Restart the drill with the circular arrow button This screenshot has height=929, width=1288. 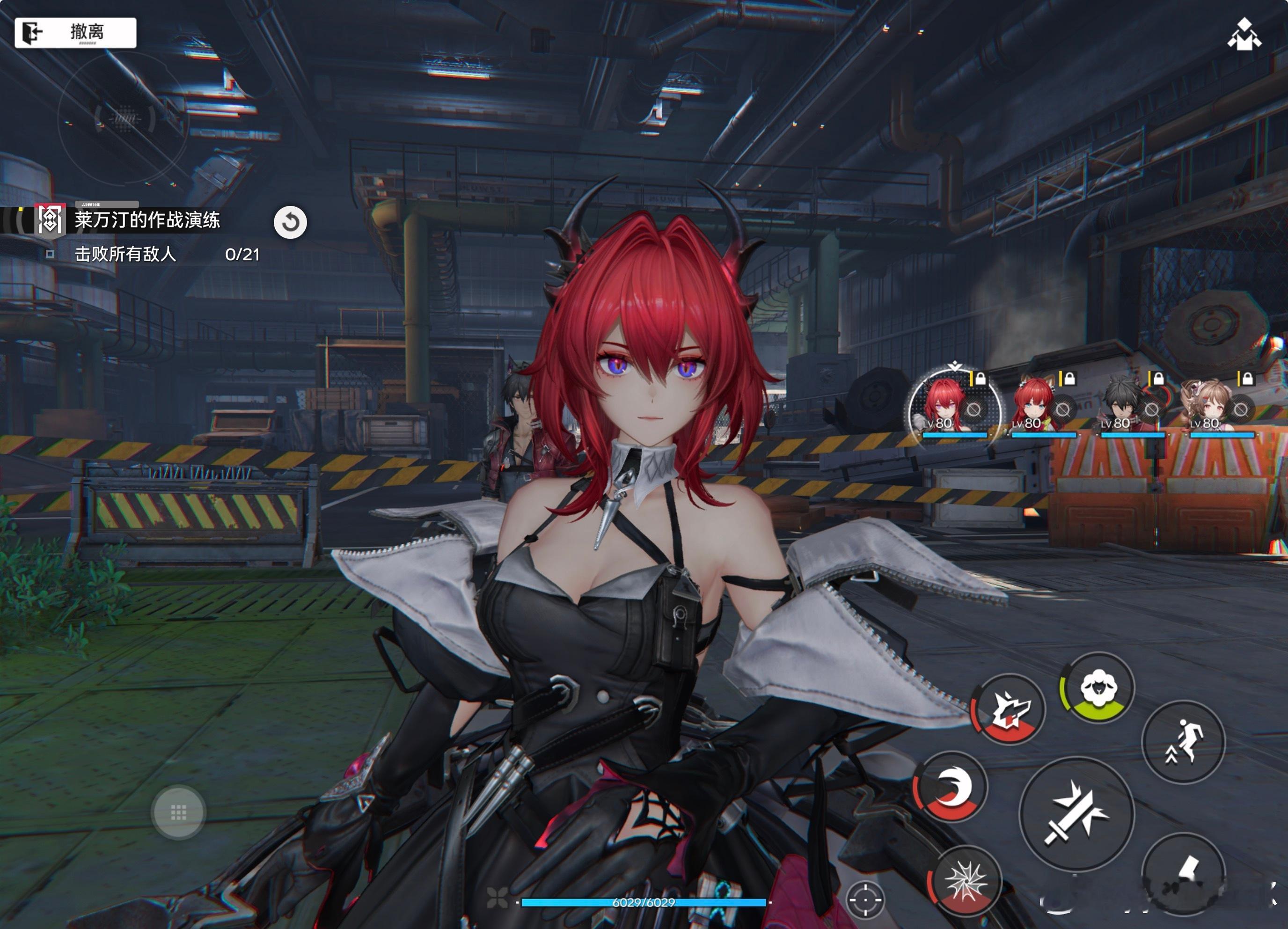point(290,222)
